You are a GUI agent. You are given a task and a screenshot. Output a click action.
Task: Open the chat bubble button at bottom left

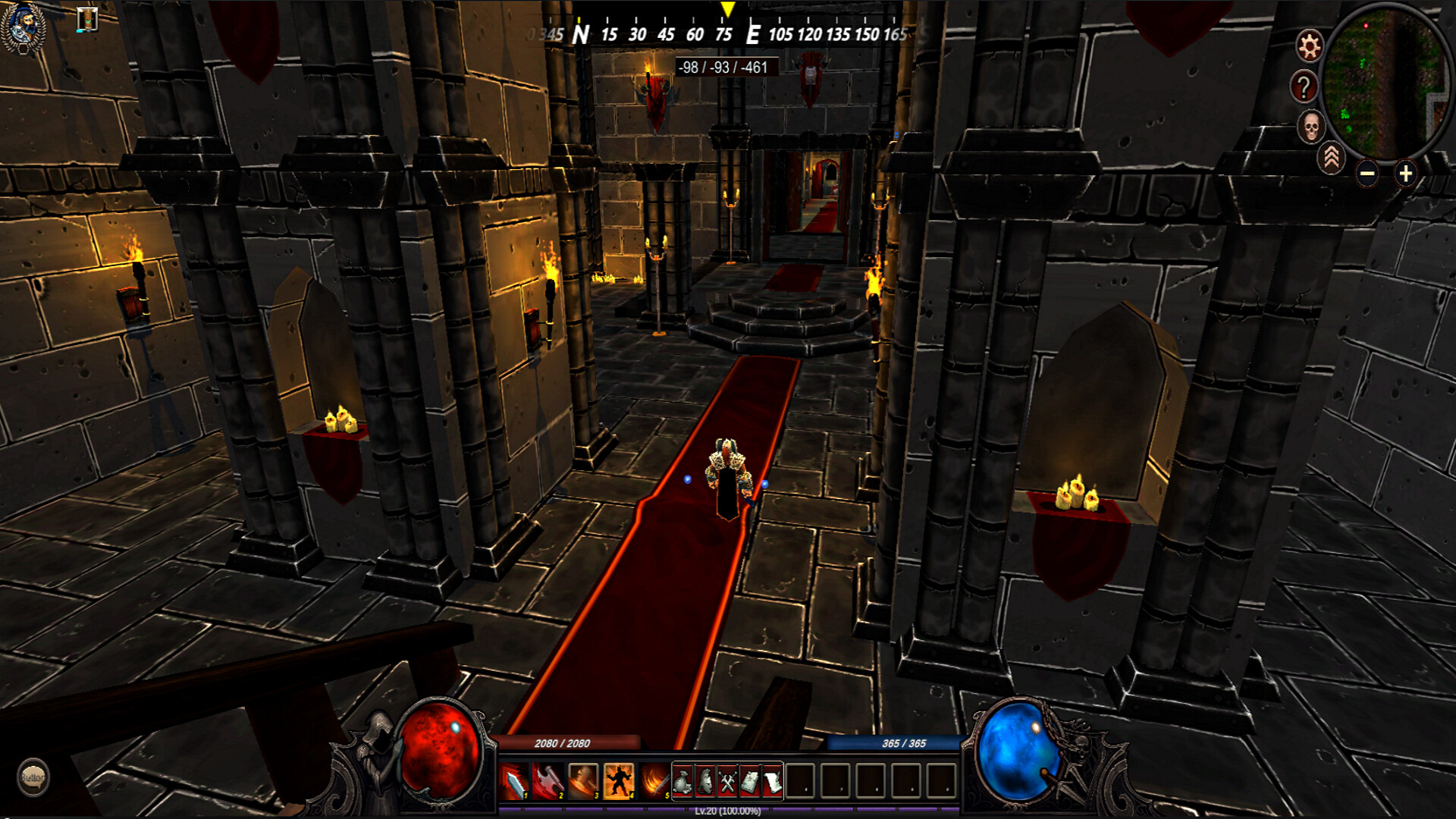click(34, 776)
